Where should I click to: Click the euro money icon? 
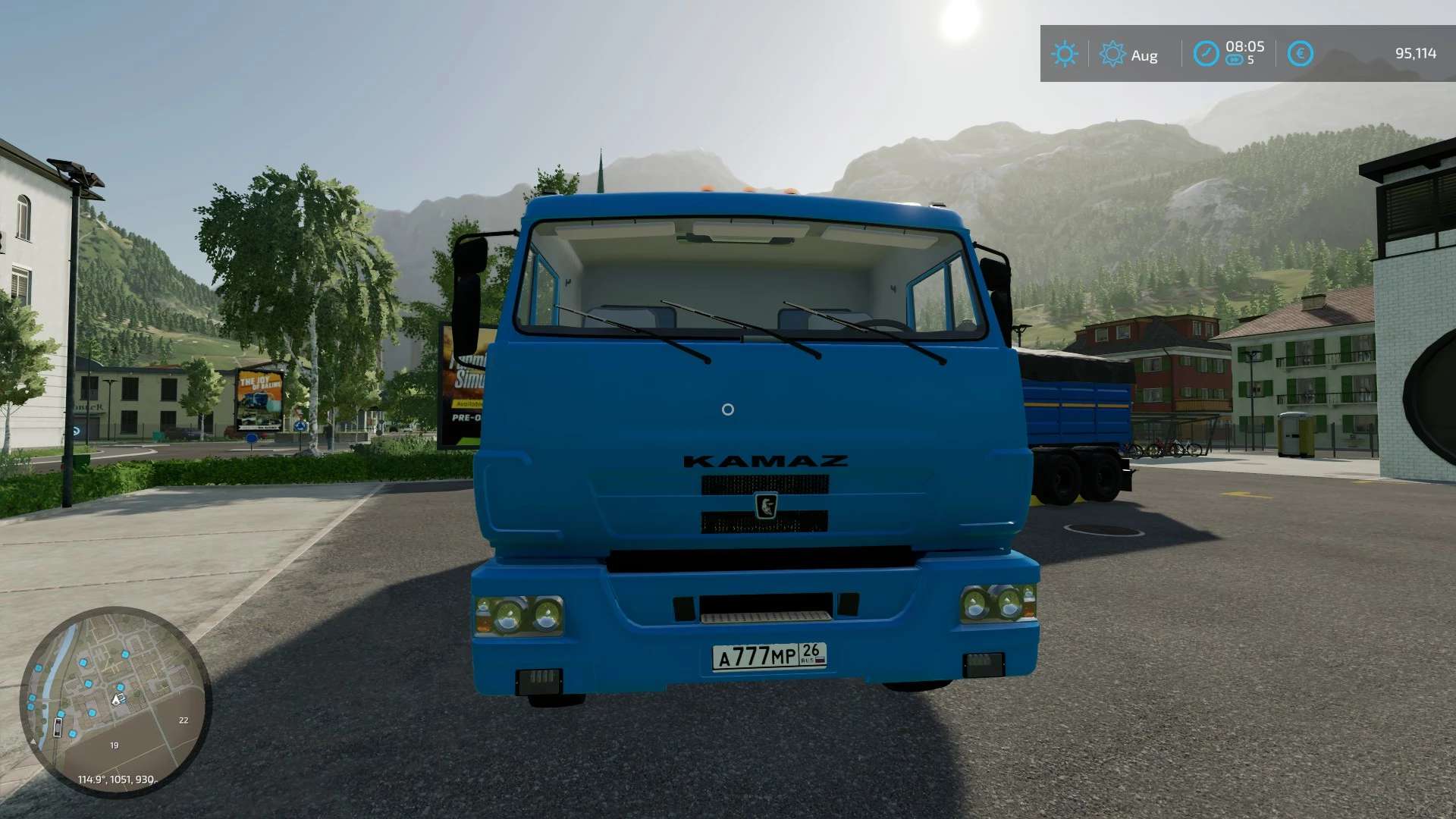point(1300,54)
